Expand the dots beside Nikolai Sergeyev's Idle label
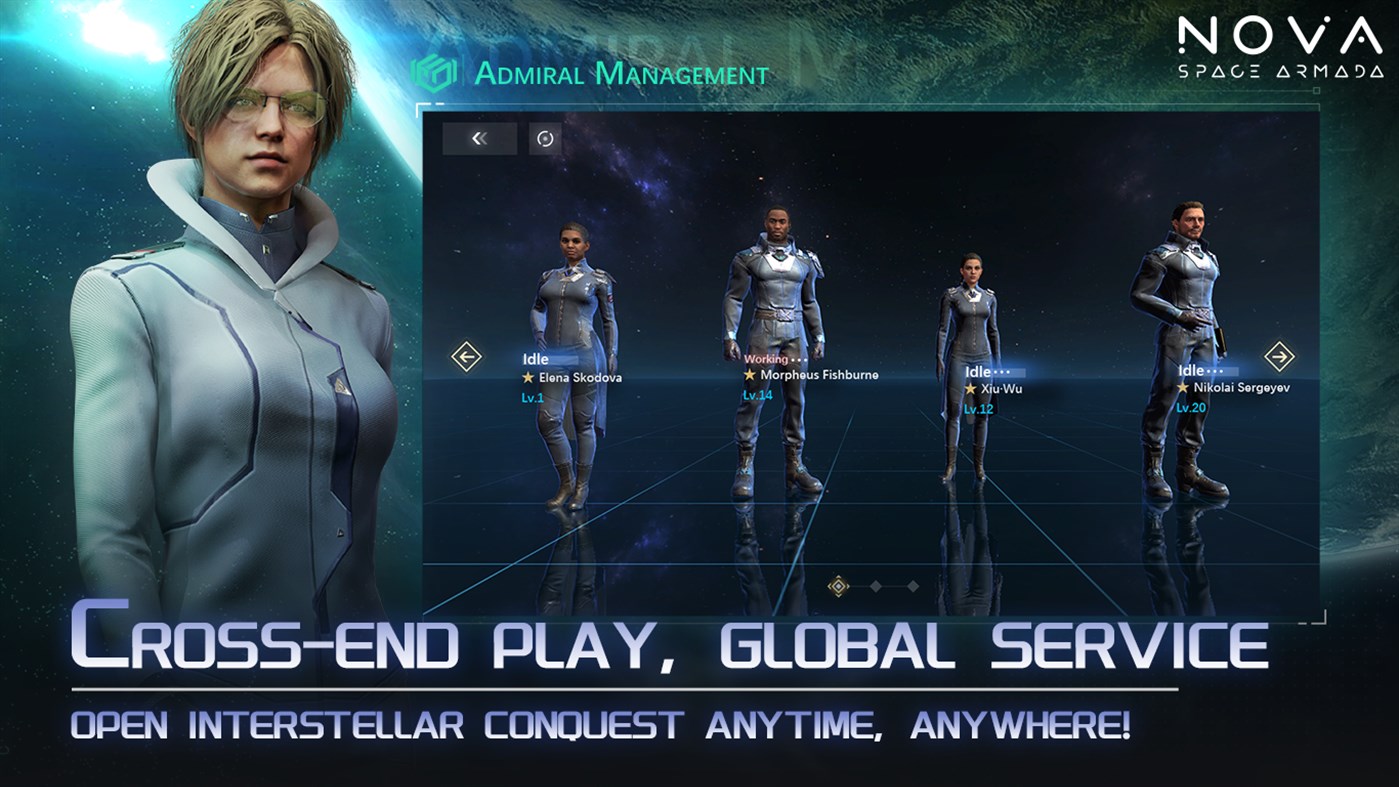Viewport: 1399px width, 787px height. pyautogui.click(x=1216, y=371)
